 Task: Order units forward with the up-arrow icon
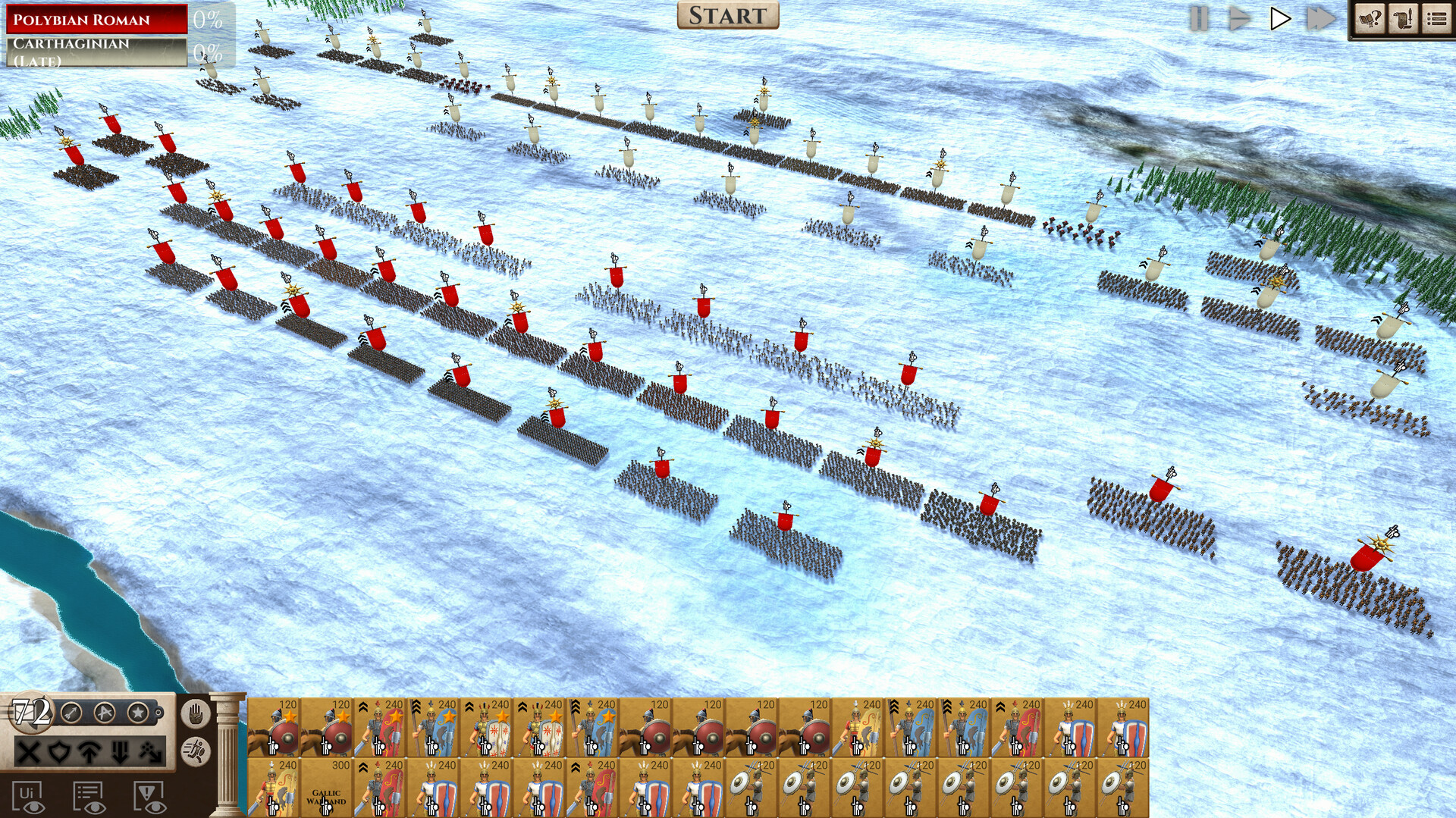click(90, 754)
